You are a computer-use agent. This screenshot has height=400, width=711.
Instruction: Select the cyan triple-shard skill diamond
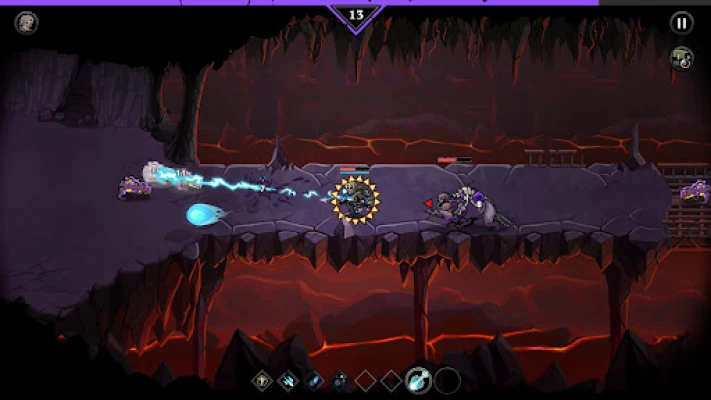click(289, 380)
